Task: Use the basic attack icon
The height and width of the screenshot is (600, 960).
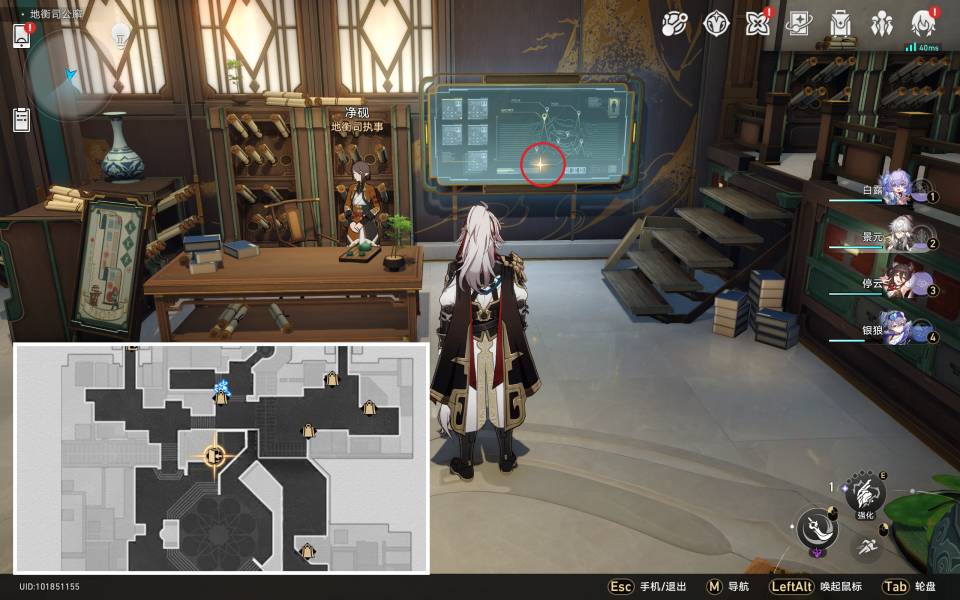Action: [x=817, y=527]
